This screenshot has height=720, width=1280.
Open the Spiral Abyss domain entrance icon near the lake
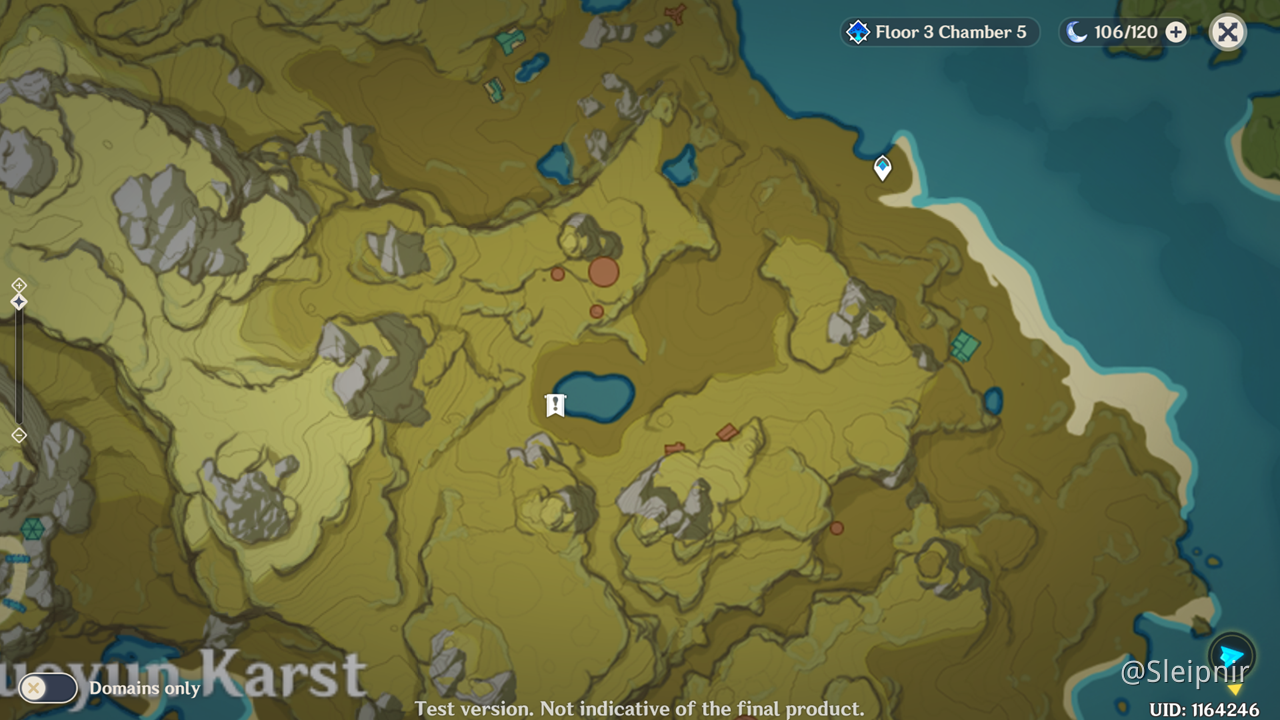pos(555,404)
